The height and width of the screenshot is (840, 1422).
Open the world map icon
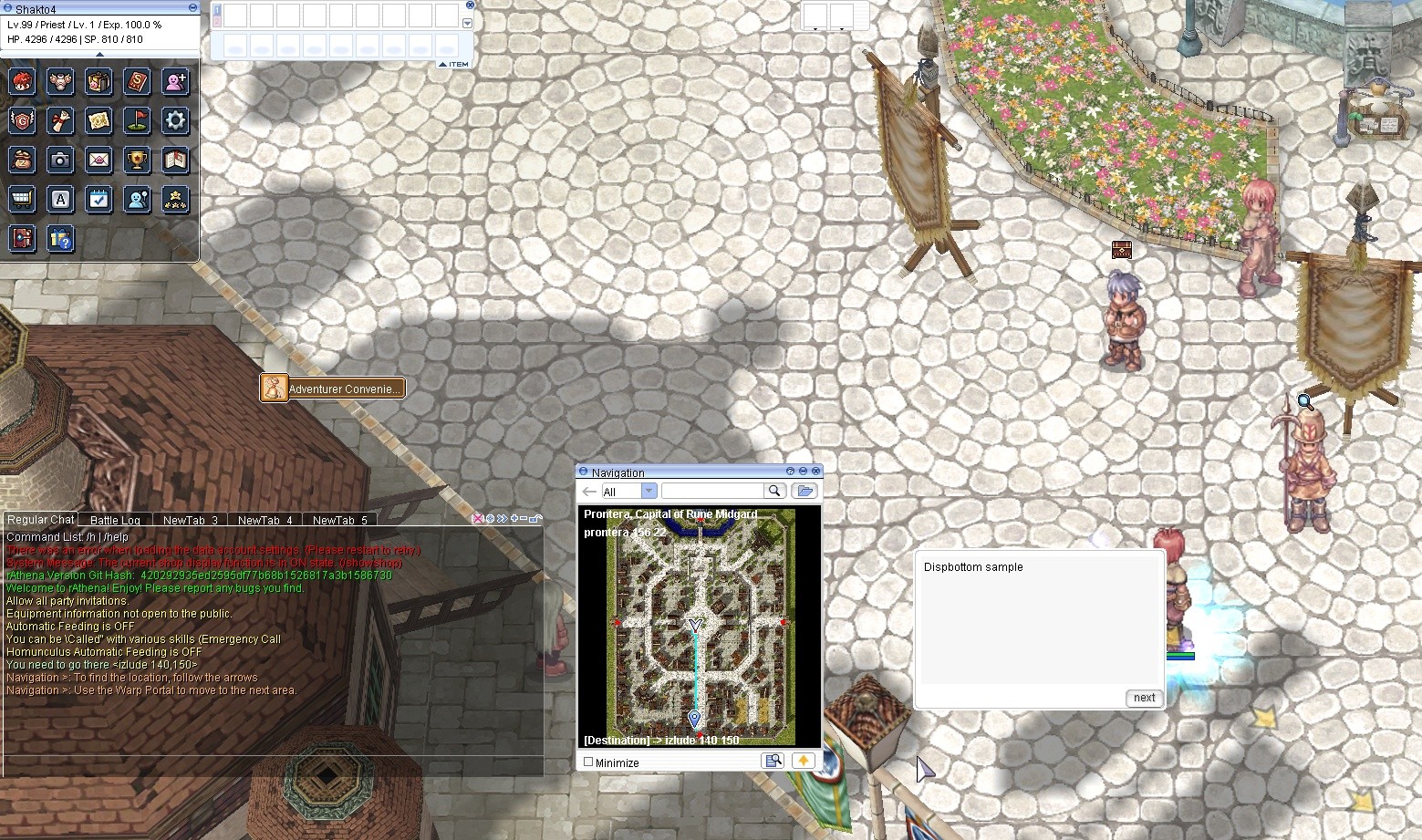point(99,120)
